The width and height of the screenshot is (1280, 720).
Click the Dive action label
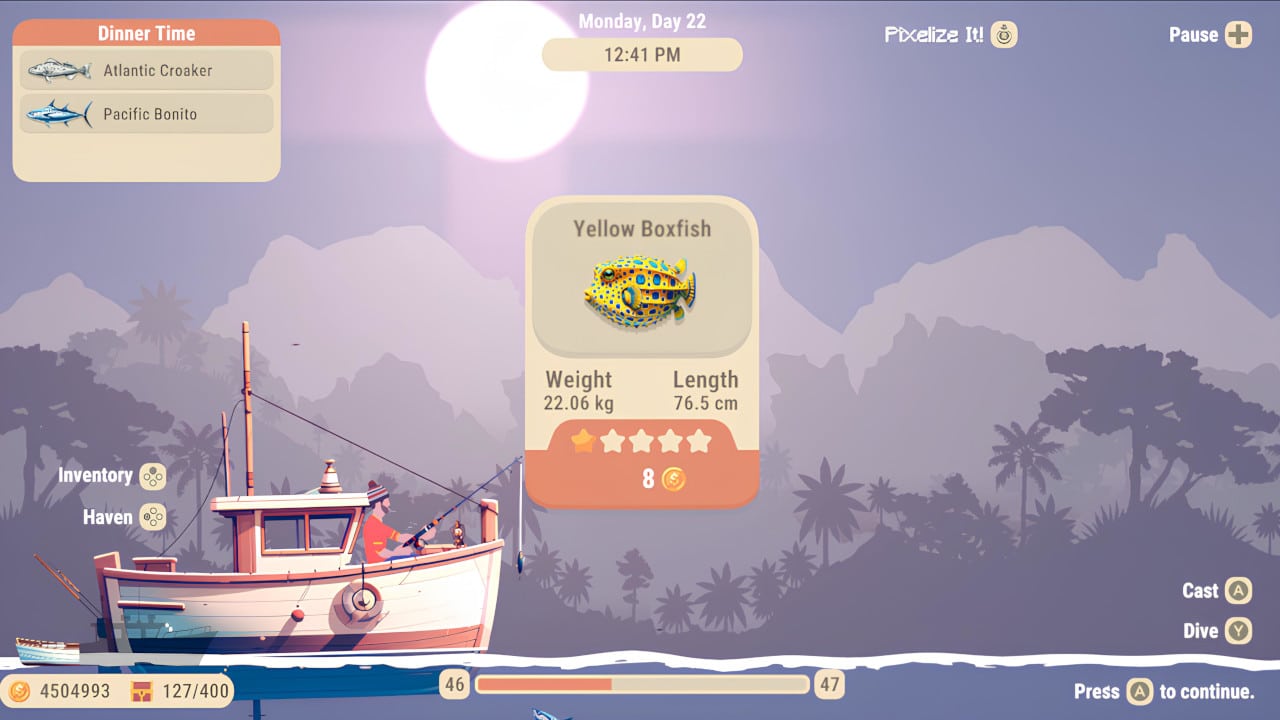click(x=1201, y=631)
